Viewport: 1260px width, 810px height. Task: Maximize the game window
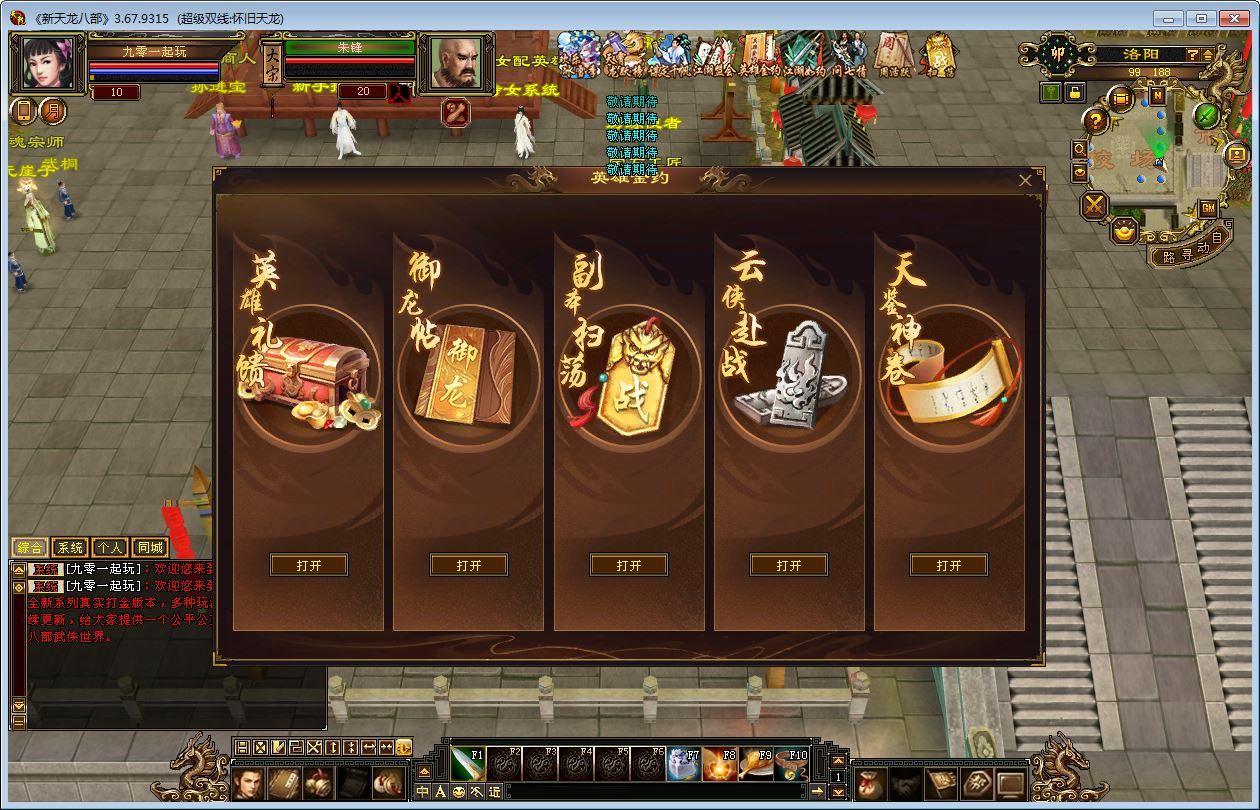tap(1201, 18)
